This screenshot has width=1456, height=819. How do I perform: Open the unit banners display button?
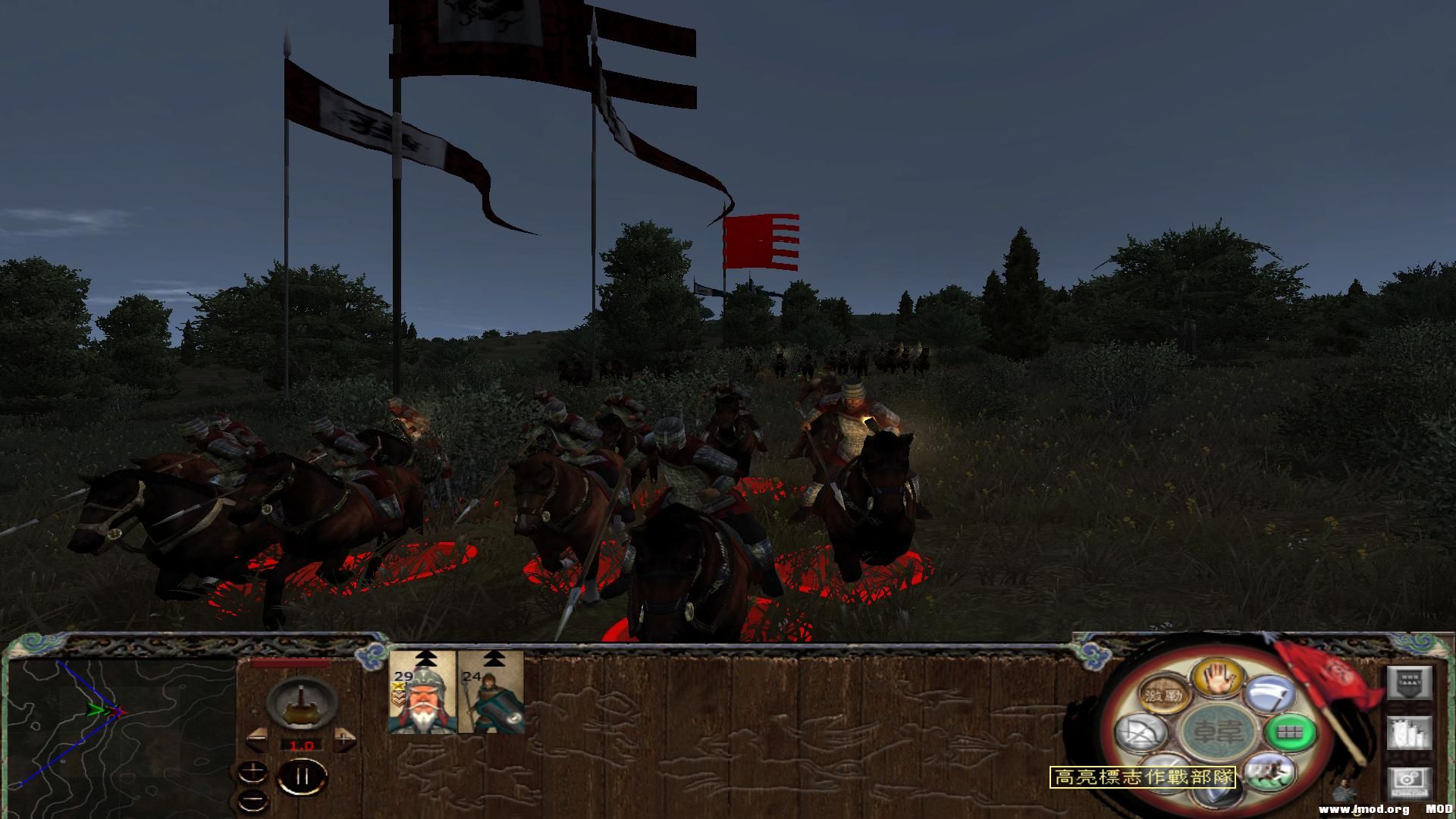point(1410,682)
